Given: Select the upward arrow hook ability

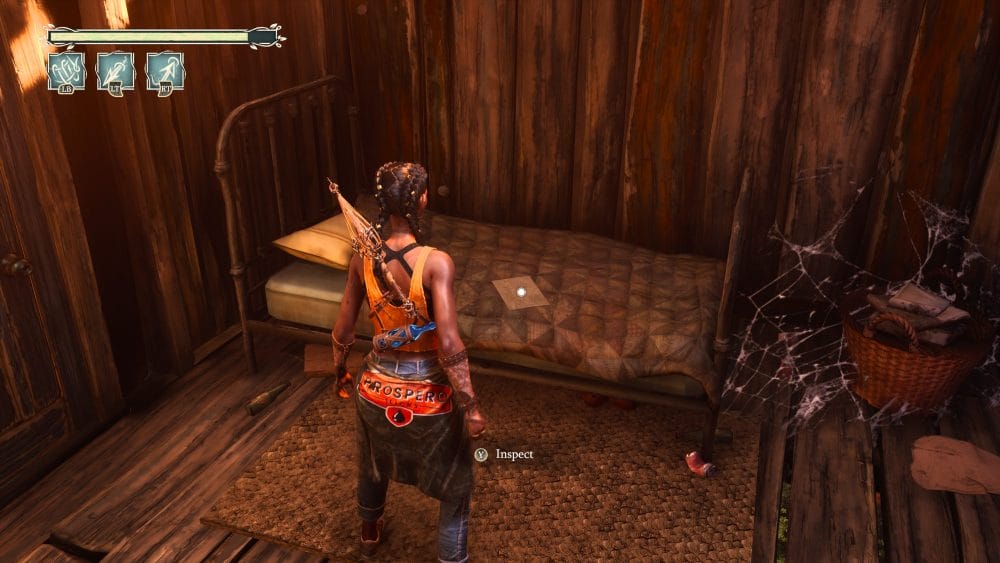Looking at the screenshot, I should click(165, 72).
